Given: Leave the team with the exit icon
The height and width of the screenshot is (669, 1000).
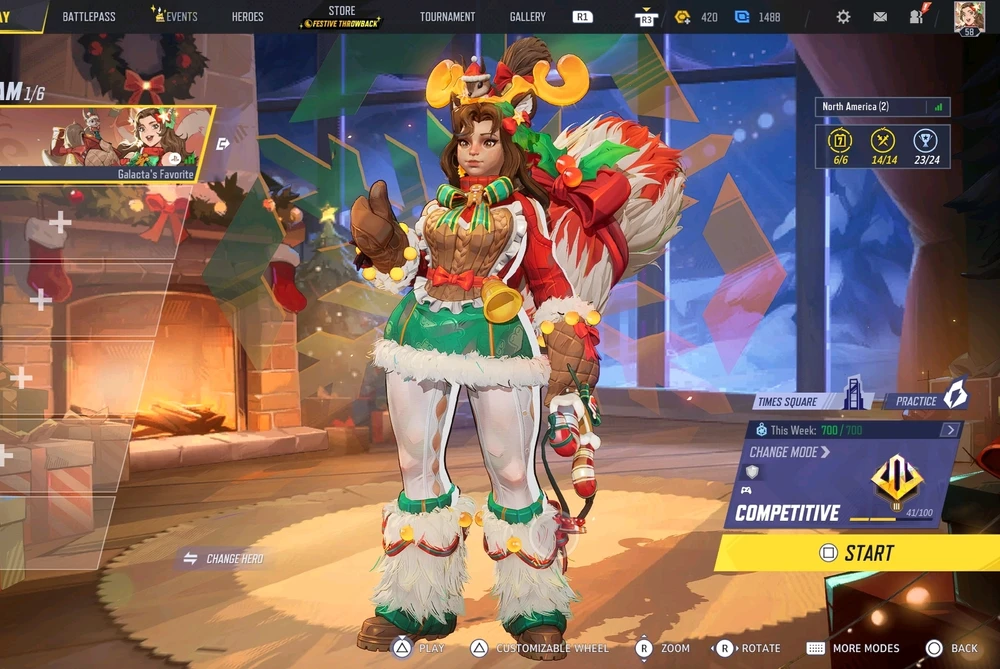Looking at the screenshot, I should tap(223, 144).
